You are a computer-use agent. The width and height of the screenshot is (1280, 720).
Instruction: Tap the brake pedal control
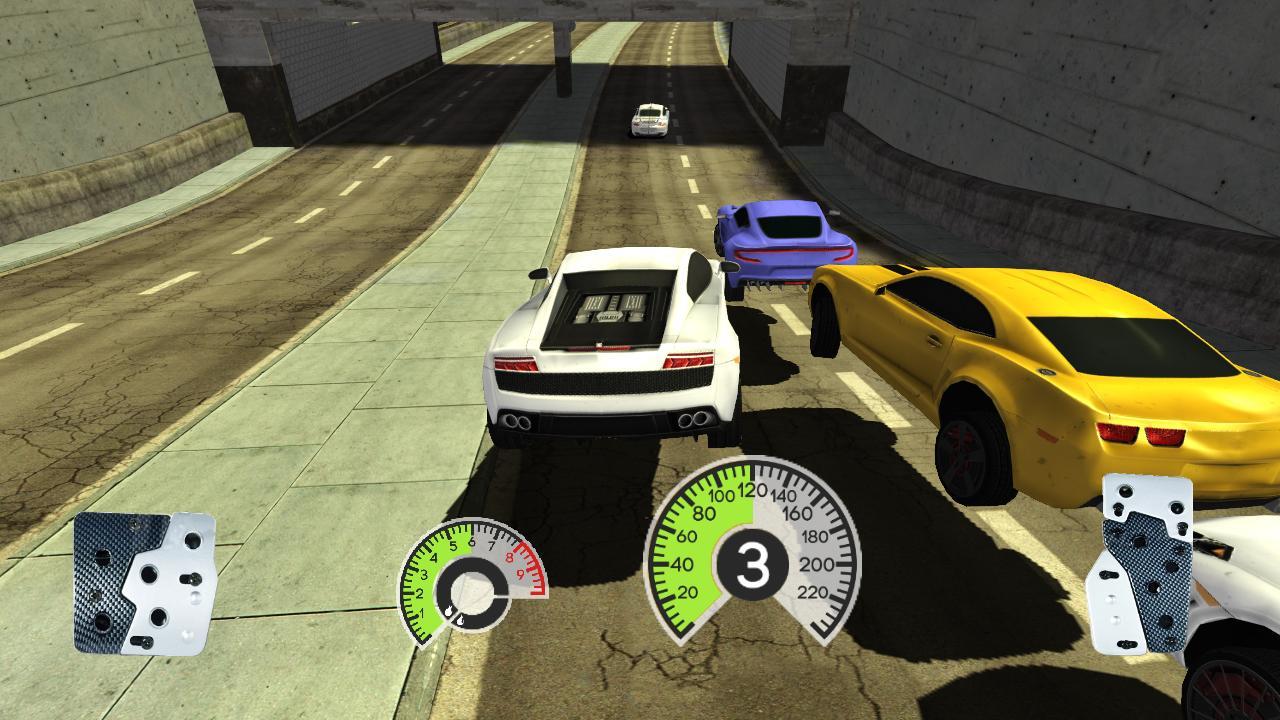coord(144,583)
